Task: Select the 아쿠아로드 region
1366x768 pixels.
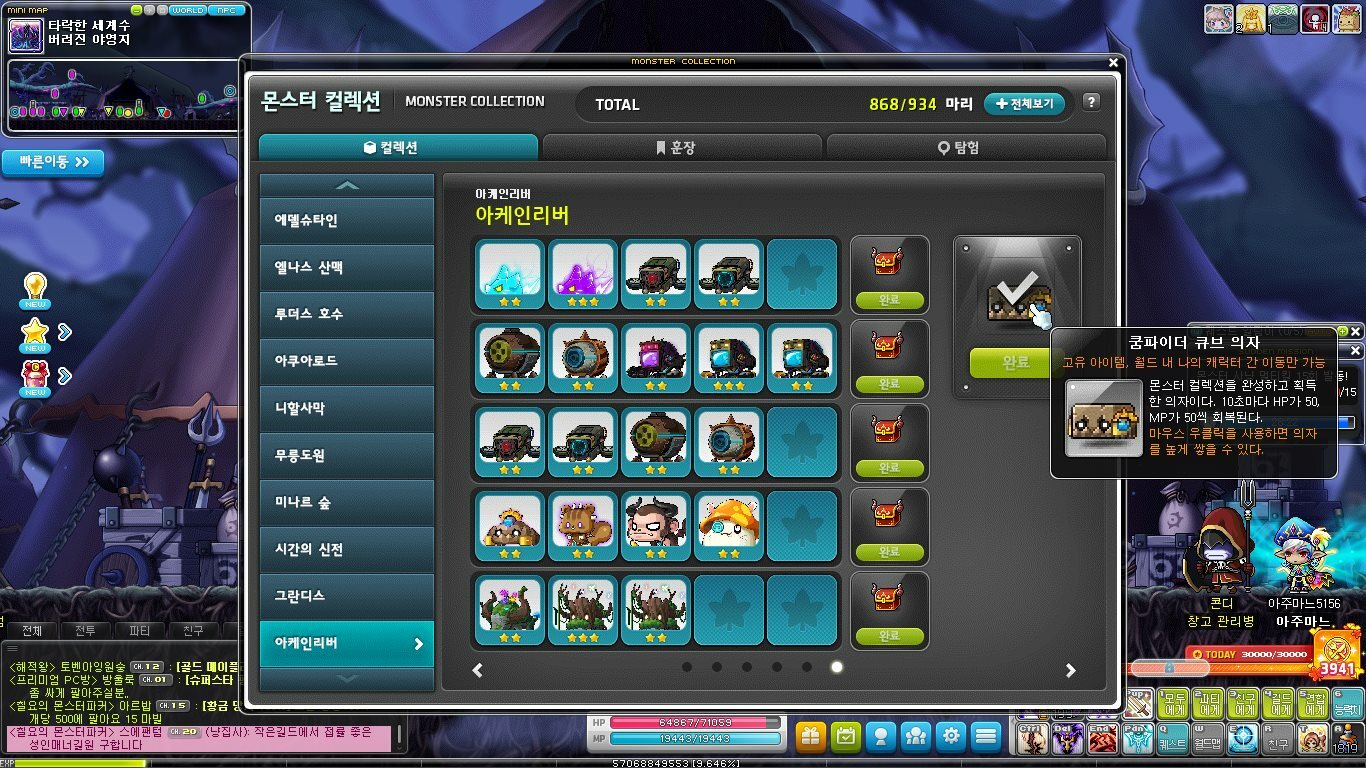Action: click(346, 361)
